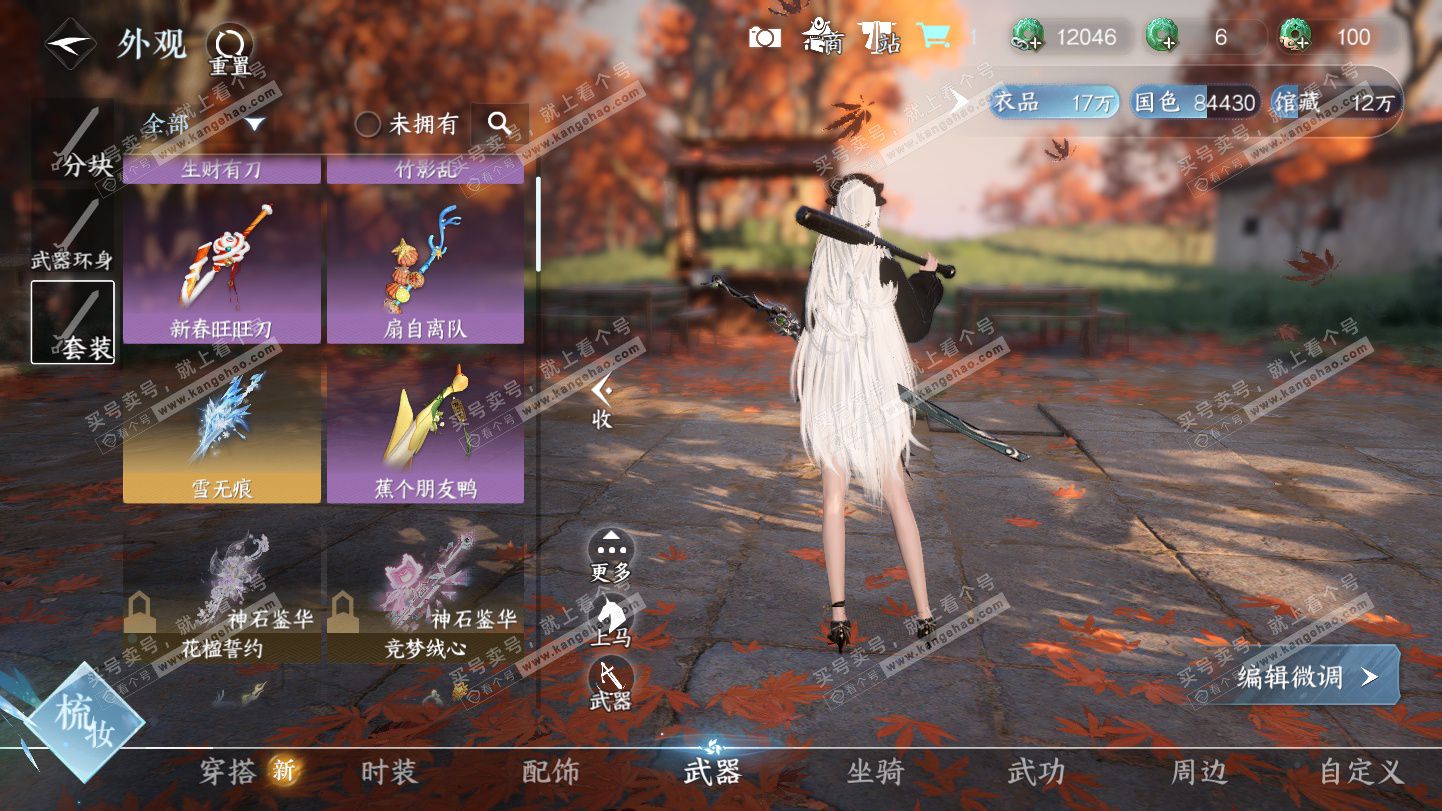Open the weapon search magnifier
This screenshot has height=811, width=1442.
click(x=499, y=123)
